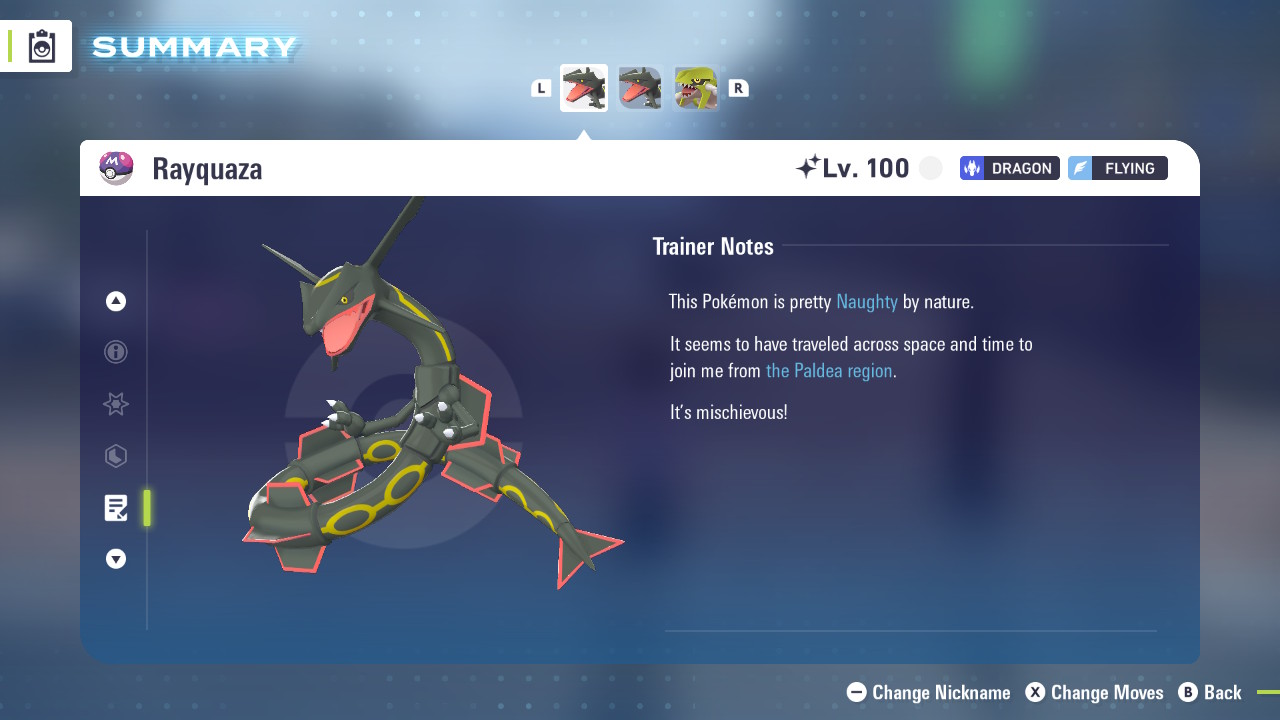1280x720 pixels.
Task: Switch to the second dark Rayquaza thumbnail
Action: point(640,88)
